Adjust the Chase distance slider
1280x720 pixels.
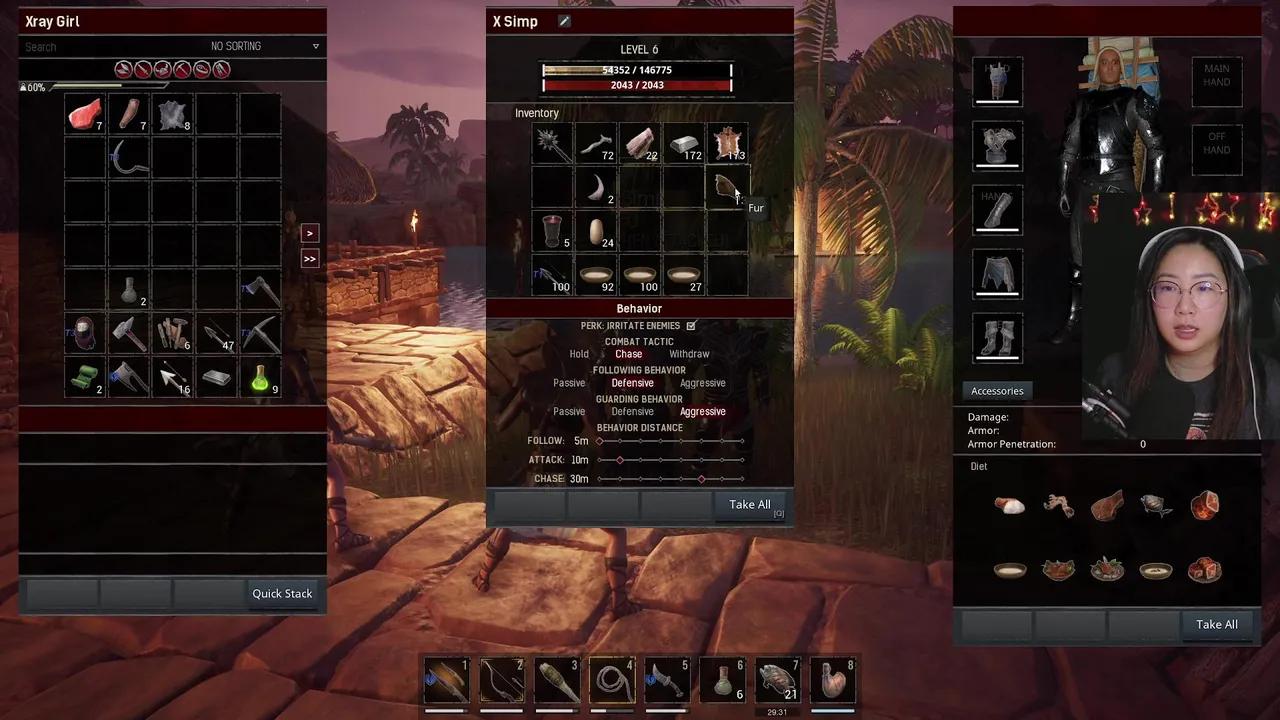tap(701, 479)
